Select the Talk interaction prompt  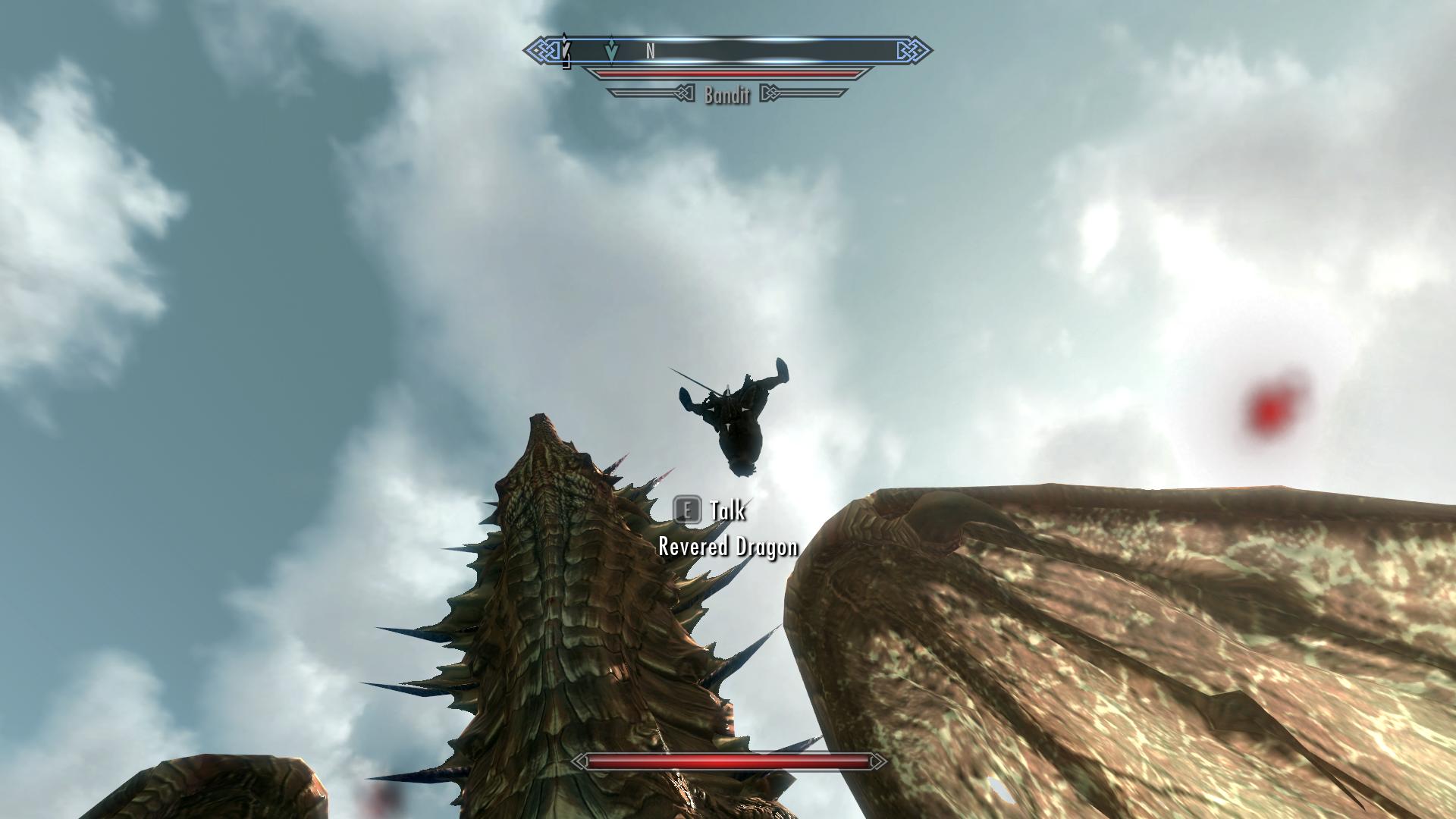(x=726, y=510)
